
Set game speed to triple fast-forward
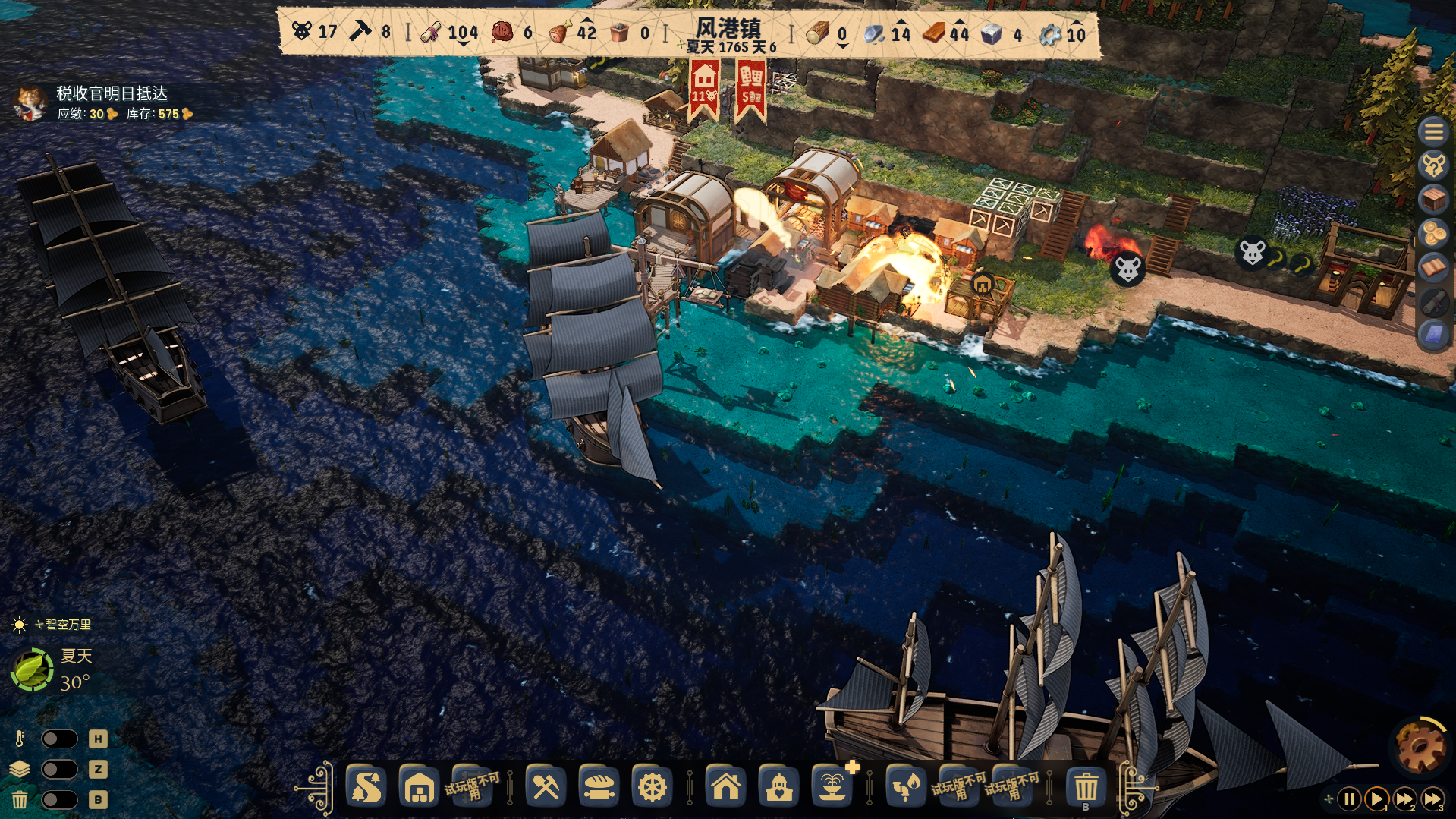1432,799
